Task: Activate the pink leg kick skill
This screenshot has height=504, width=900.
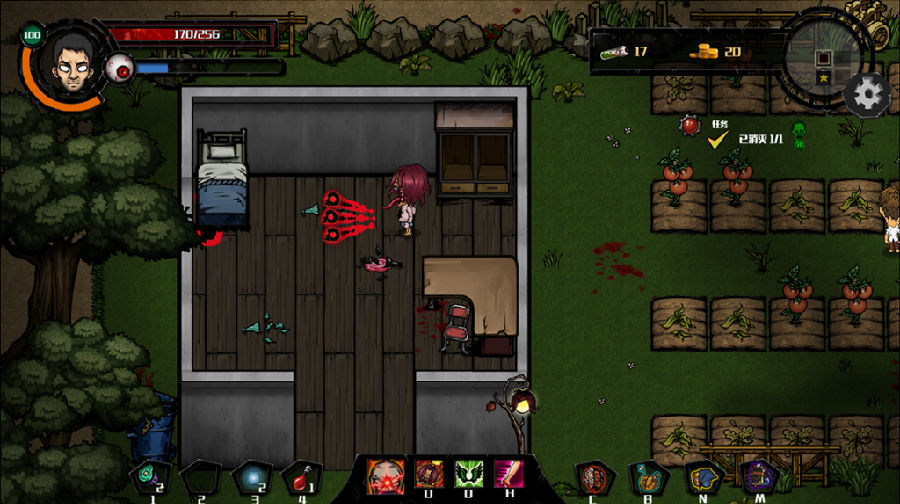Action: click(509, 474)
